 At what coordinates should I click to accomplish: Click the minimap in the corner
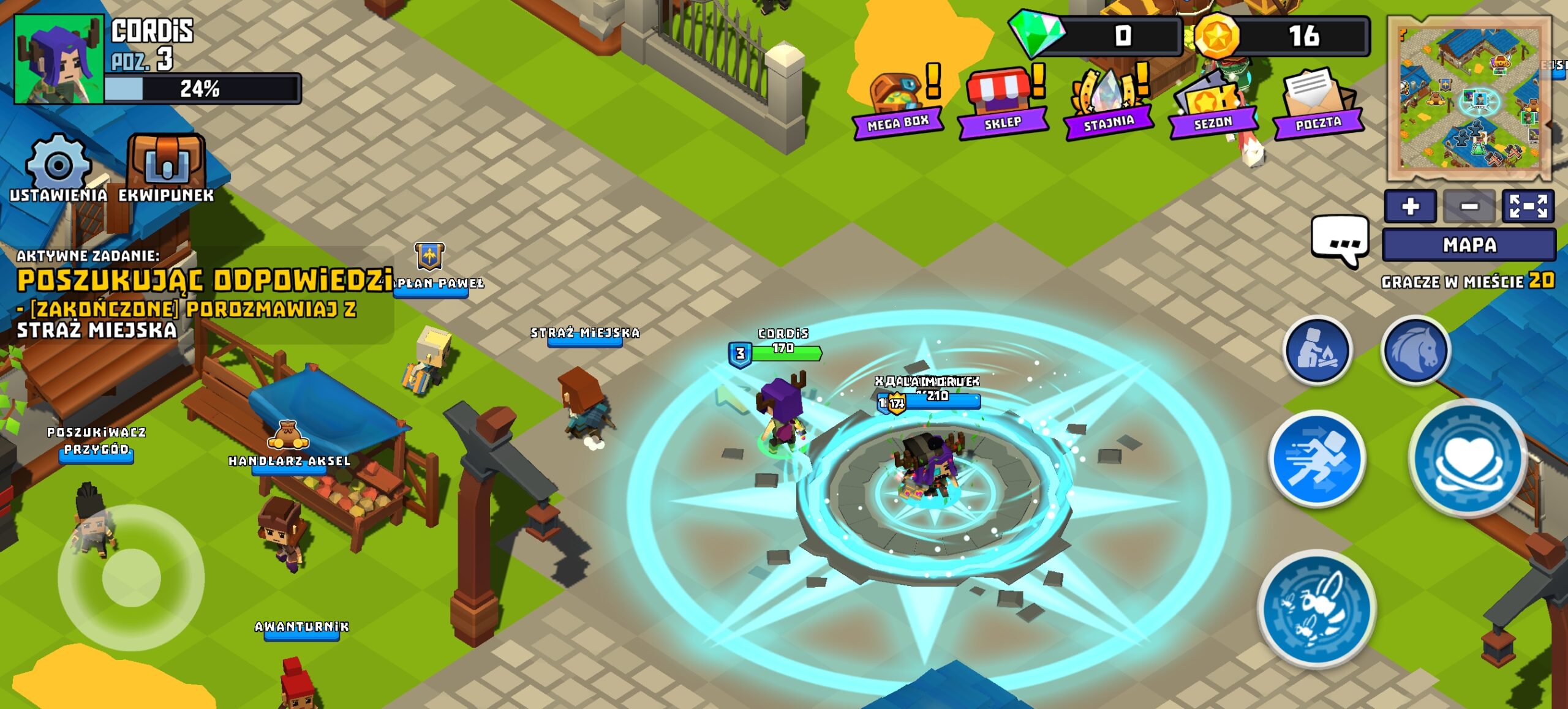point(1469,98)
